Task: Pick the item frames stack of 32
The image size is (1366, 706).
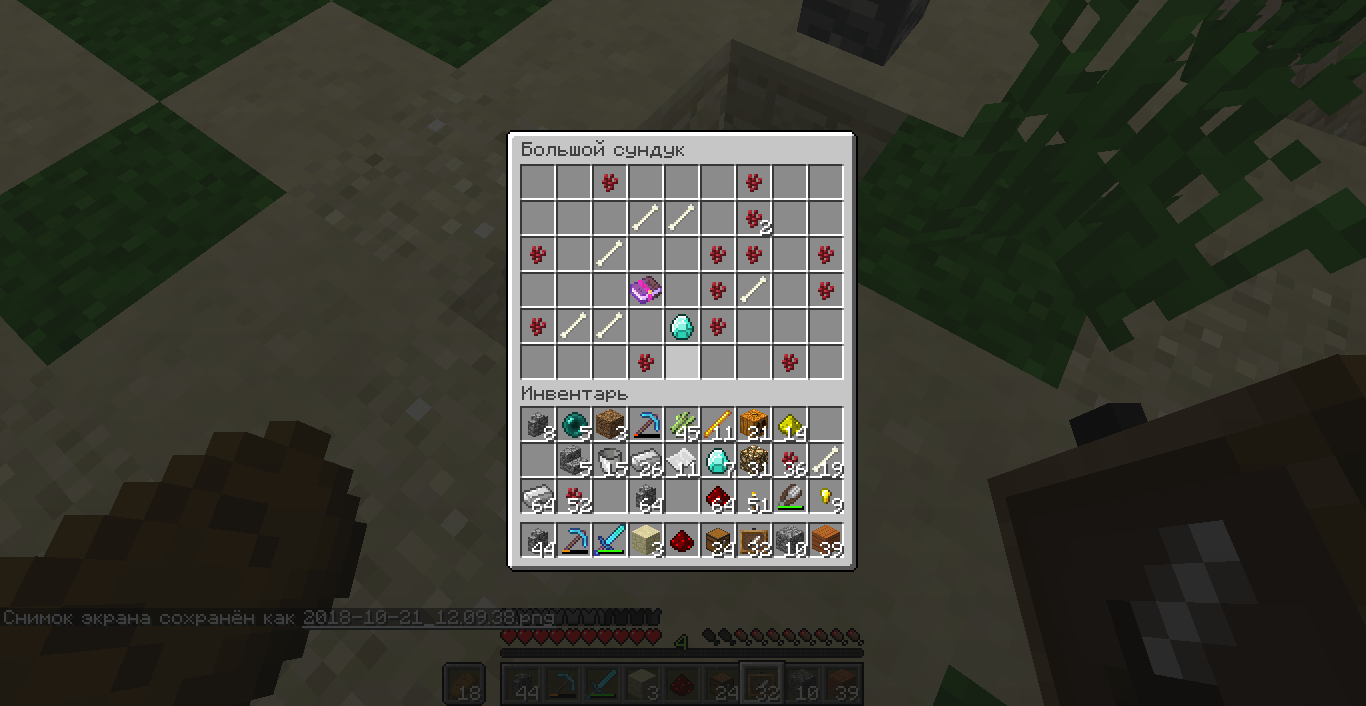Action: pyautogui.click(x=754, y=542)
